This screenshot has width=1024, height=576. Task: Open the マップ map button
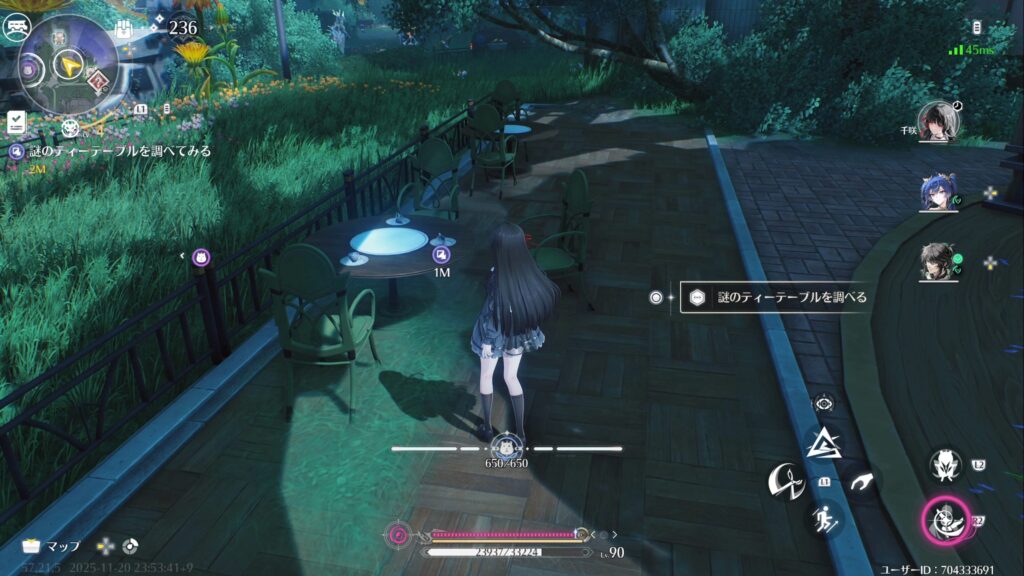point(52,546)
